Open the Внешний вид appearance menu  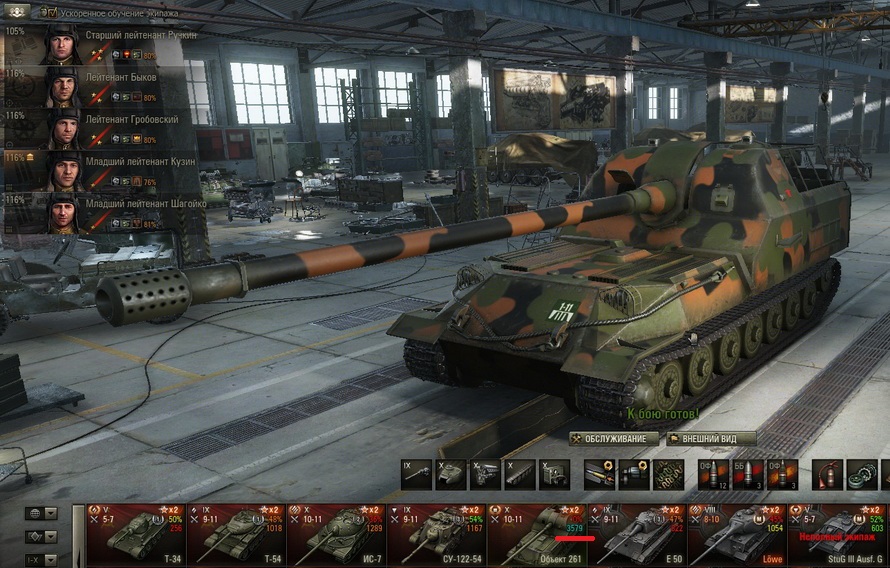point(711,438)
